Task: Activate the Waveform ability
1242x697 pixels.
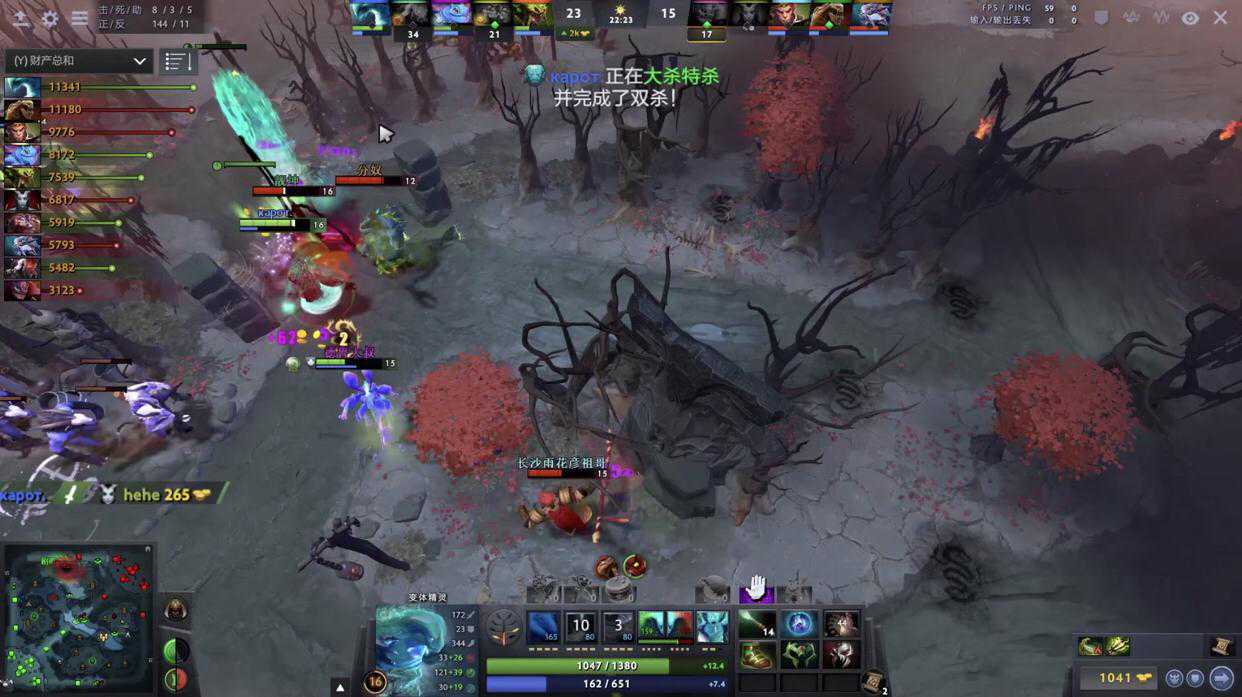Action: pyautogui.click(x=543, y=627)
